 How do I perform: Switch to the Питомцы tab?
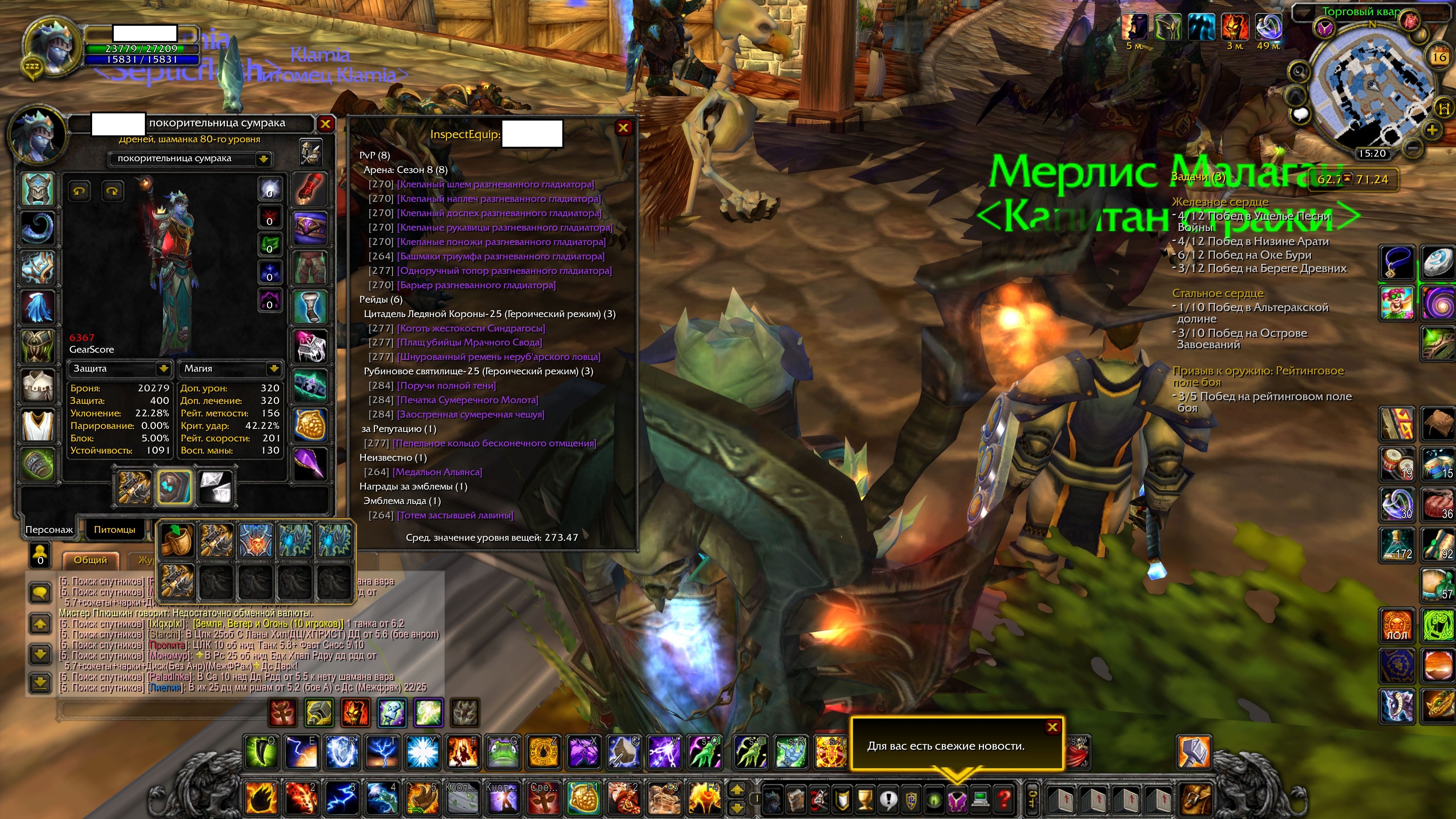[114, 530]
